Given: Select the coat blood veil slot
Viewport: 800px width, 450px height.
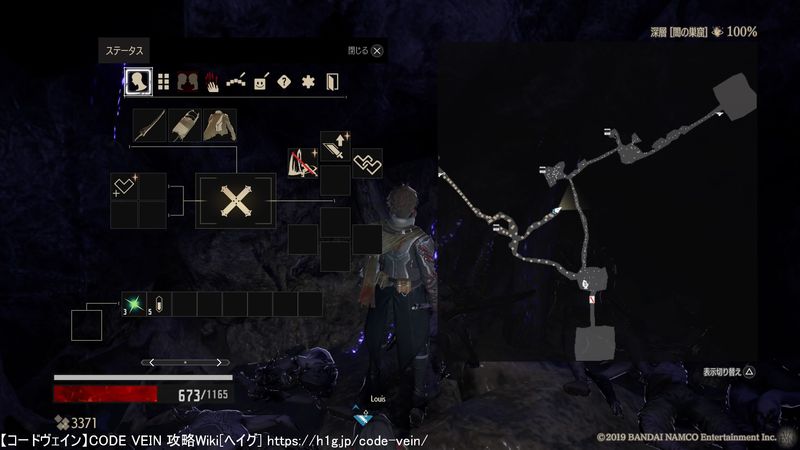Looking at the screenshot, I should (x=219, y=125).
